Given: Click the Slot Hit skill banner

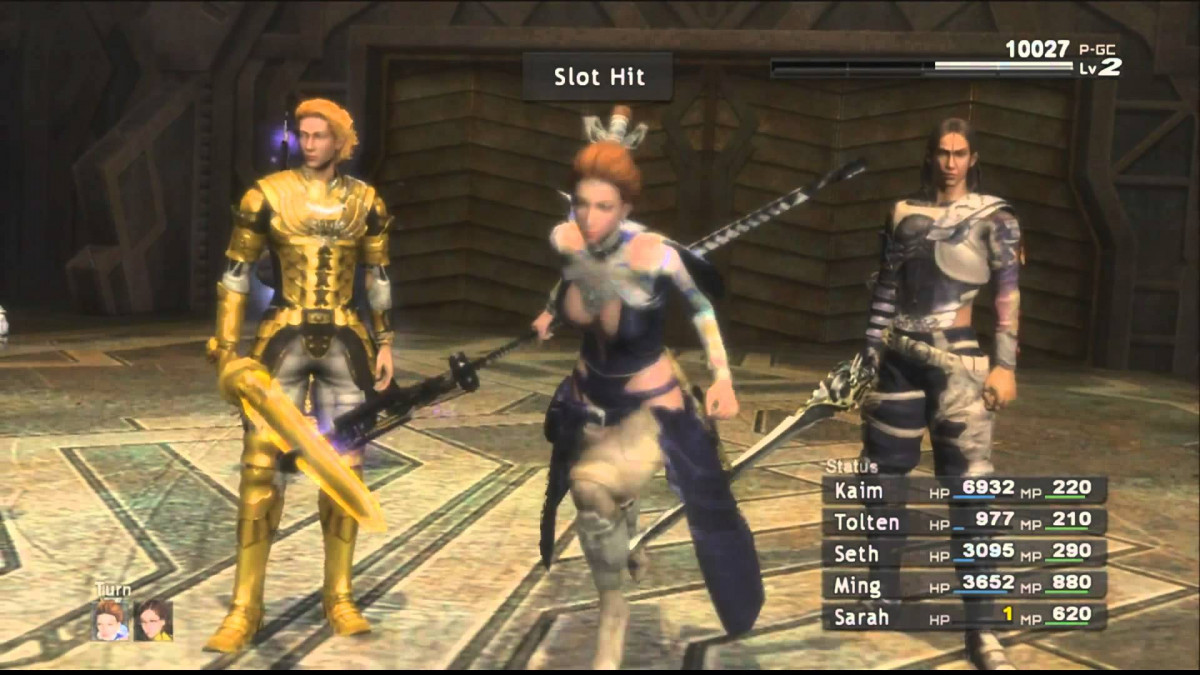Looking at the screenshot, I should pyautogui.click(x=598, y=77).
